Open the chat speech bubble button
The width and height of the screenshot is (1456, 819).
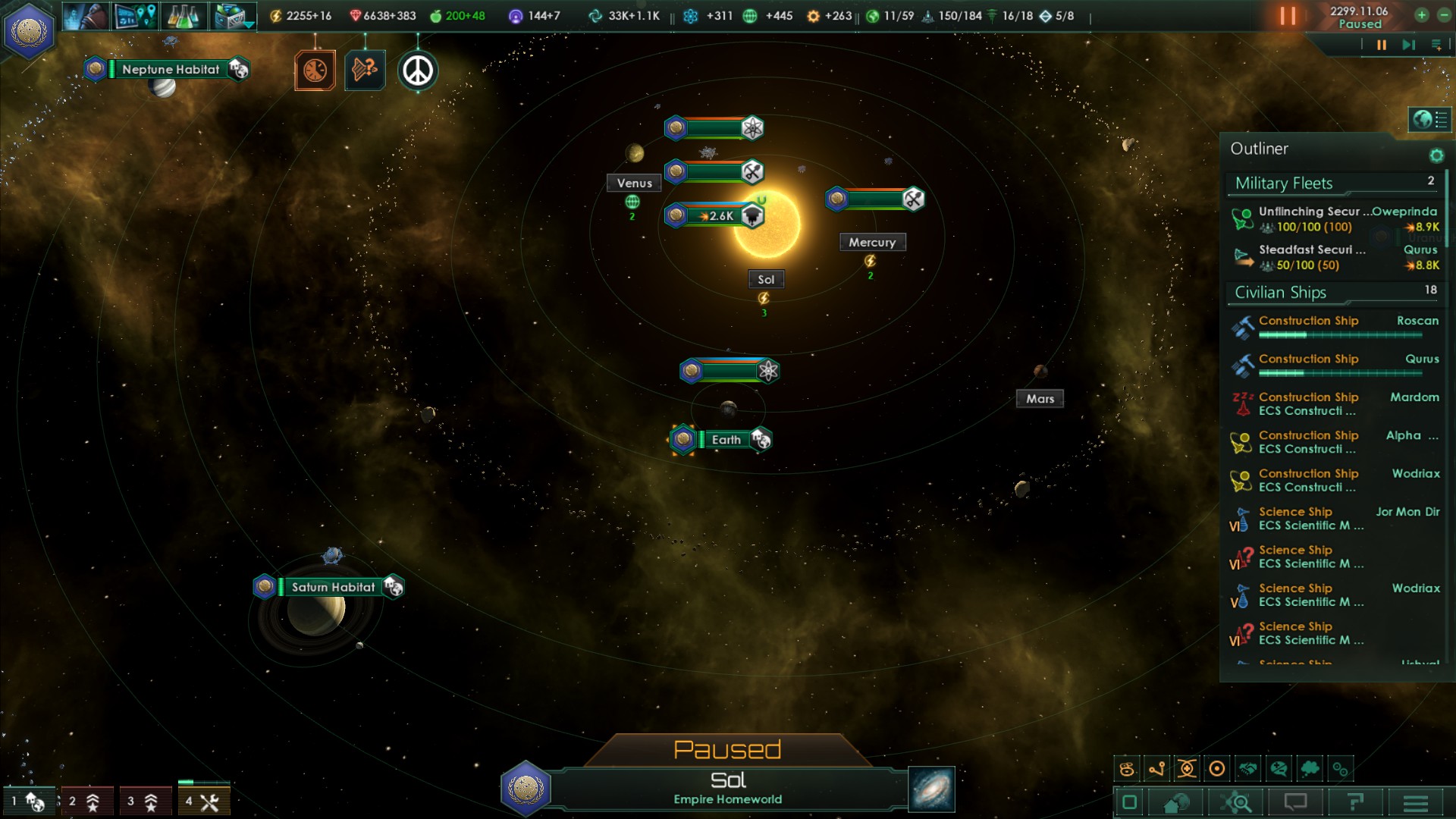[x=1295, y=802]
